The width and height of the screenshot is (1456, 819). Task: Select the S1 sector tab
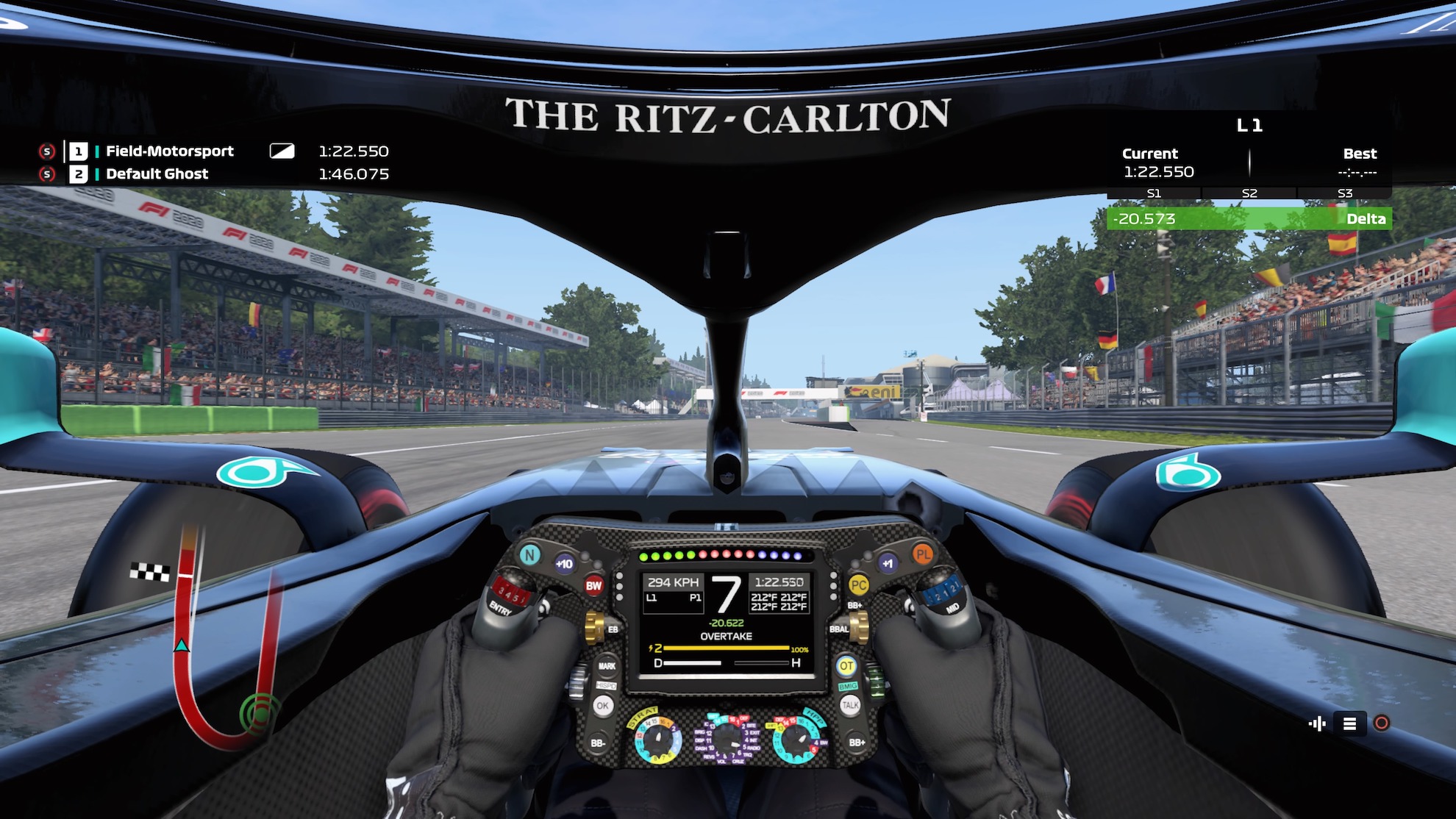click(x=1155, y=193)
